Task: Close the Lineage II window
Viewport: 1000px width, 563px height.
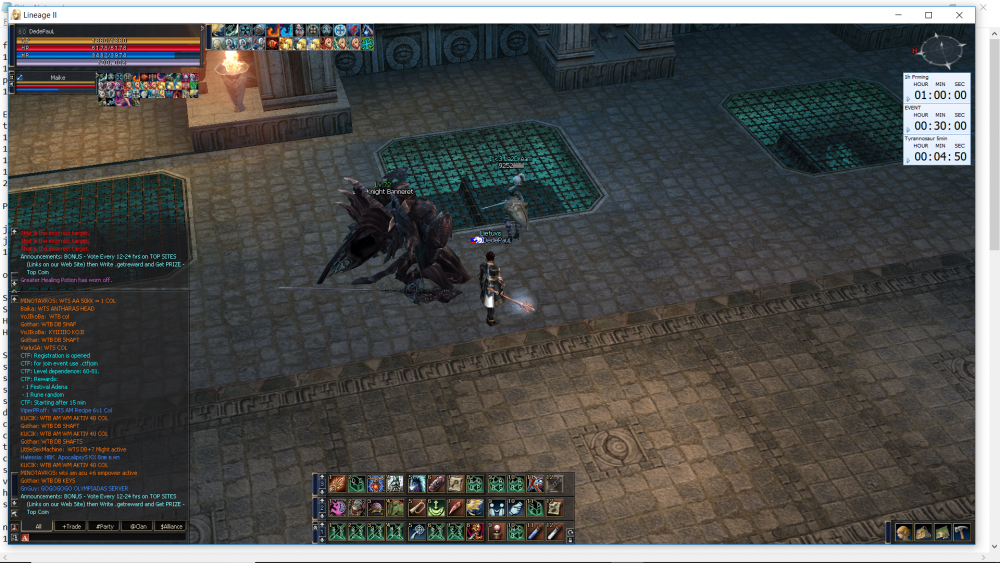Action: tap(960, 15)
